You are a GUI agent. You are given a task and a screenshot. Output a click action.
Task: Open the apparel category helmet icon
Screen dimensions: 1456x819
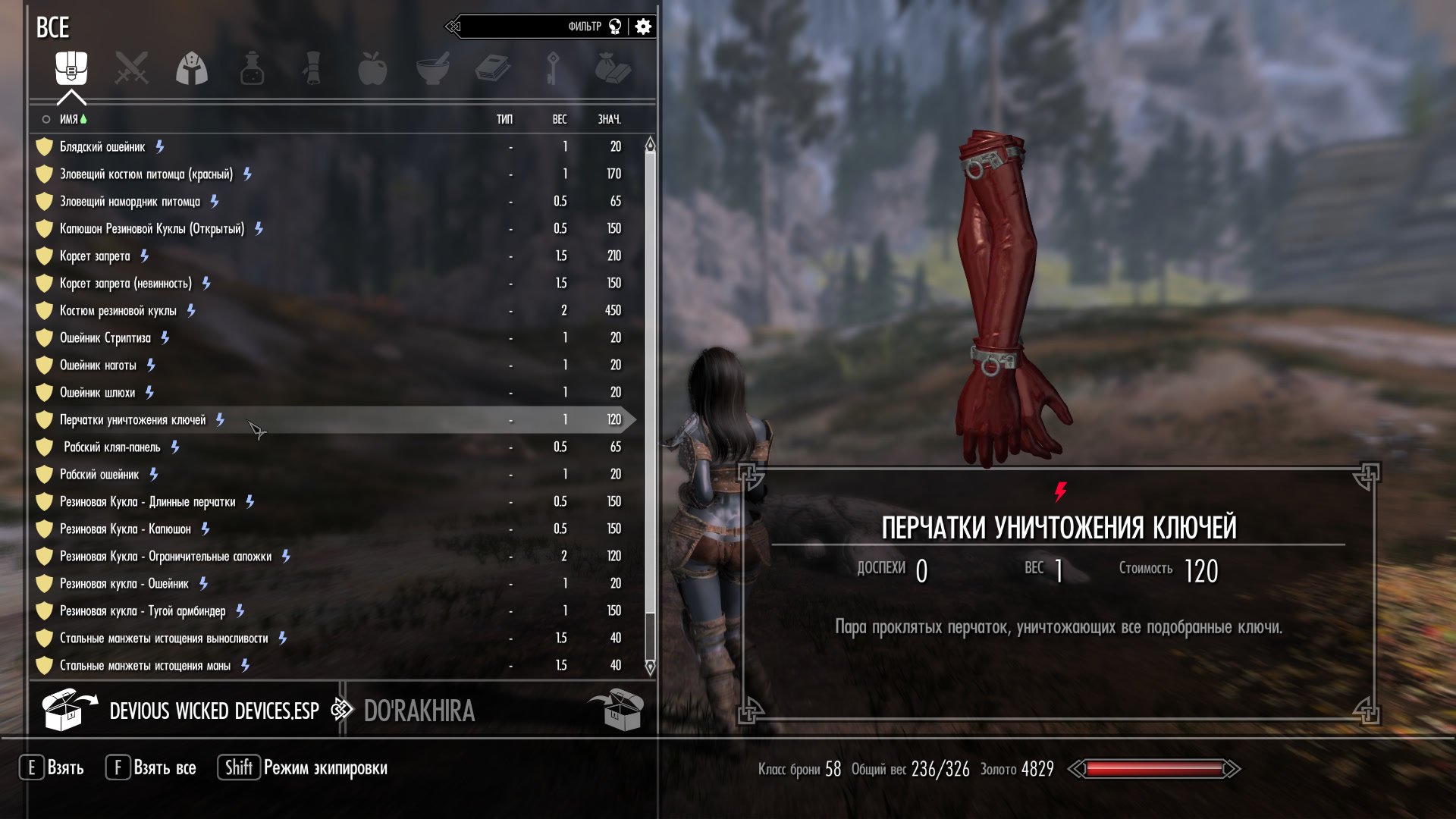[192, 69]
